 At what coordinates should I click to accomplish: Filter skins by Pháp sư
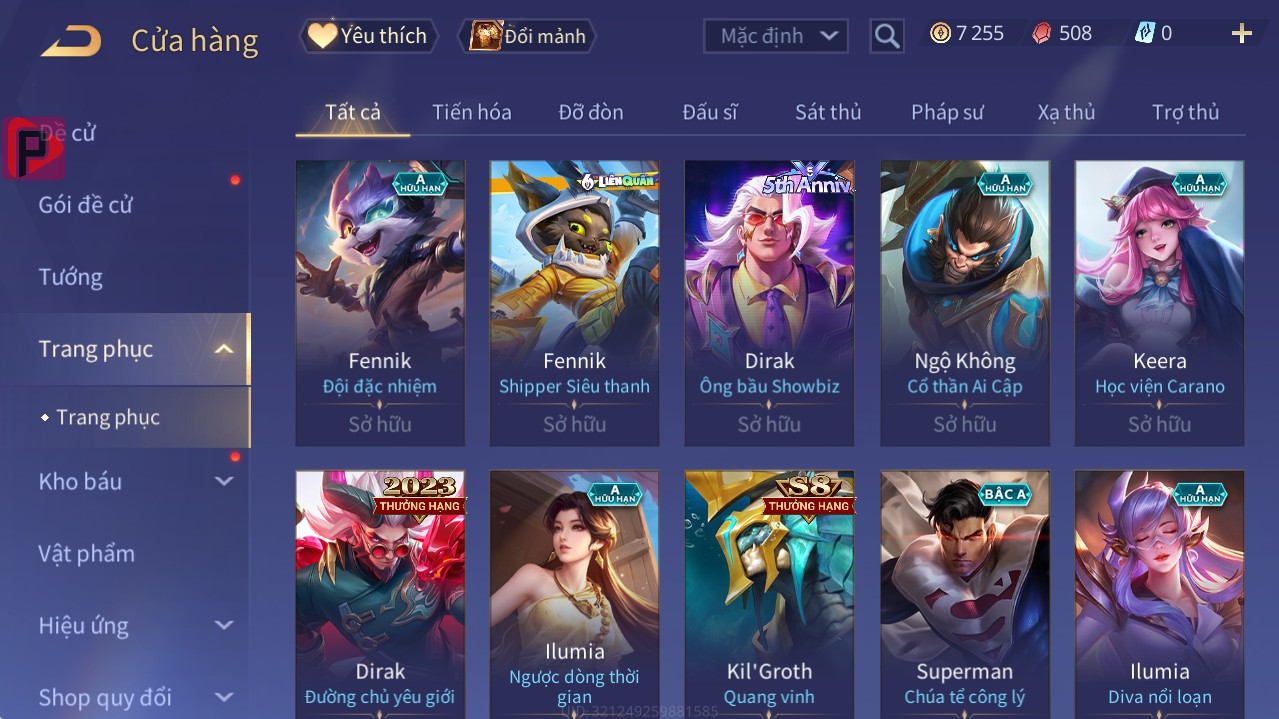[947, 112]
